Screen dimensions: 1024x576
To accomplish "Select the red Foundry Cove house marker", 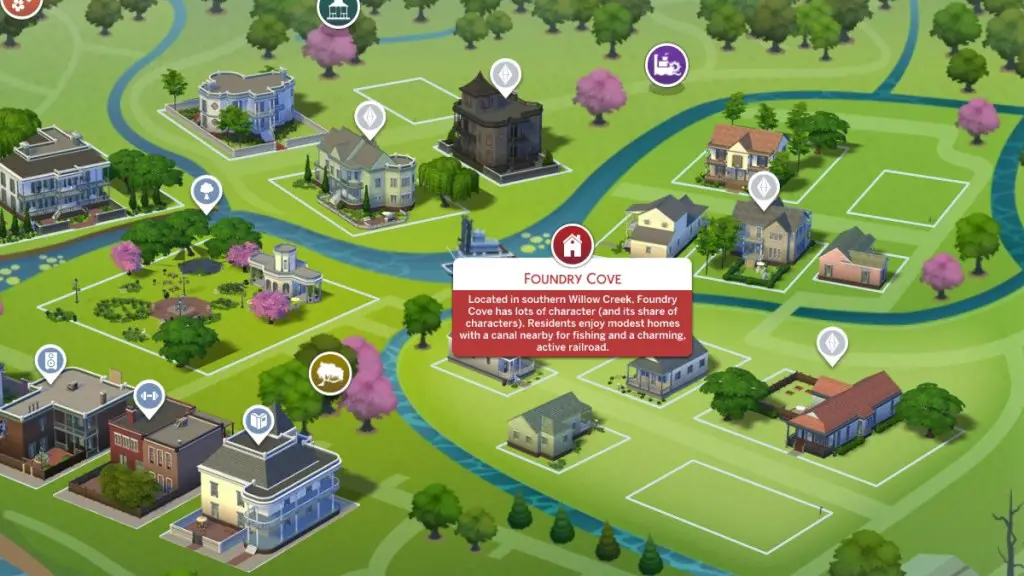I will [x=572, y=244].
